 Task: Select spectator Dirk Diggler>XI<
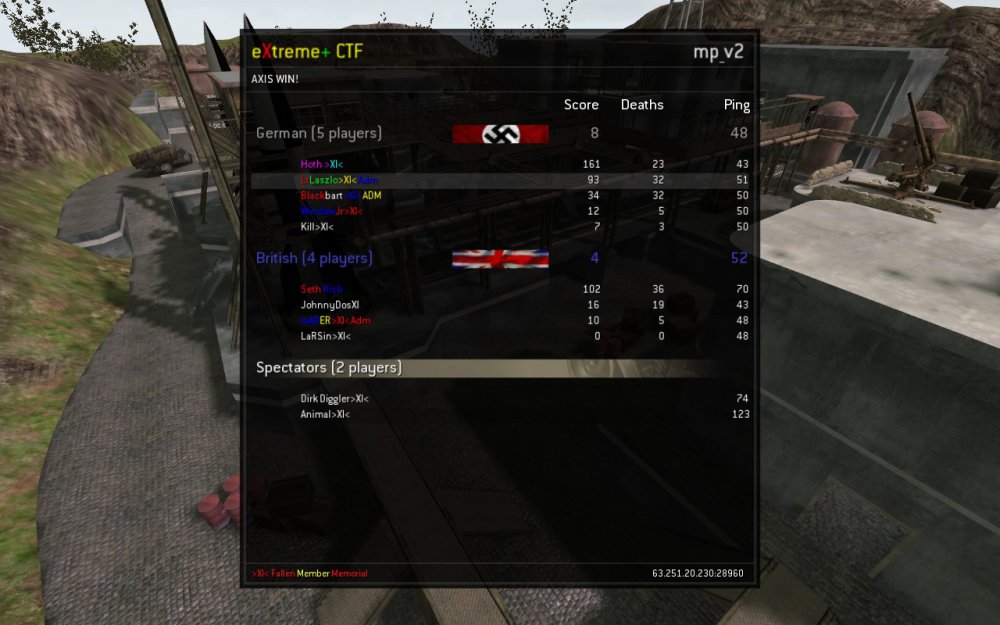[x=334, y=399]
